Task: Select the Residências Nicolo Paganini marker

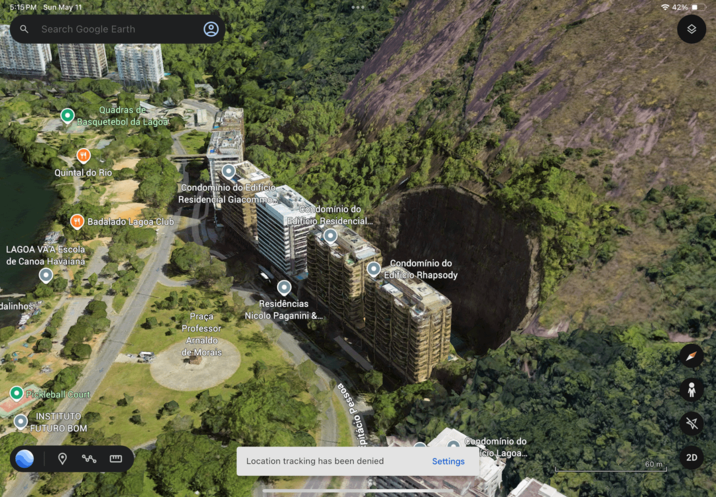Action: pos(284,288)
